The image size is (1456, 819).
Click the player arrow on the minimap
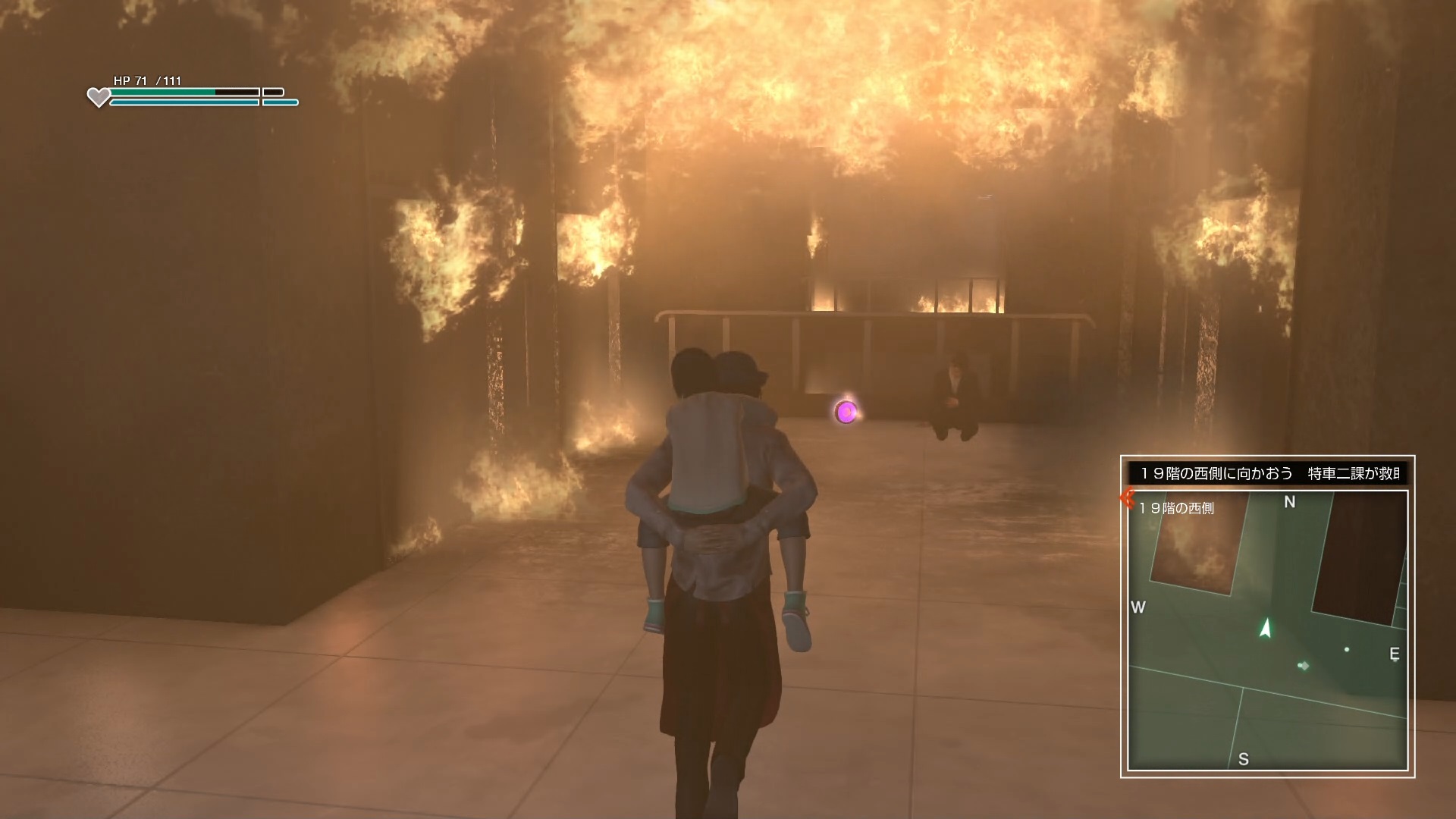[1265, 628]
